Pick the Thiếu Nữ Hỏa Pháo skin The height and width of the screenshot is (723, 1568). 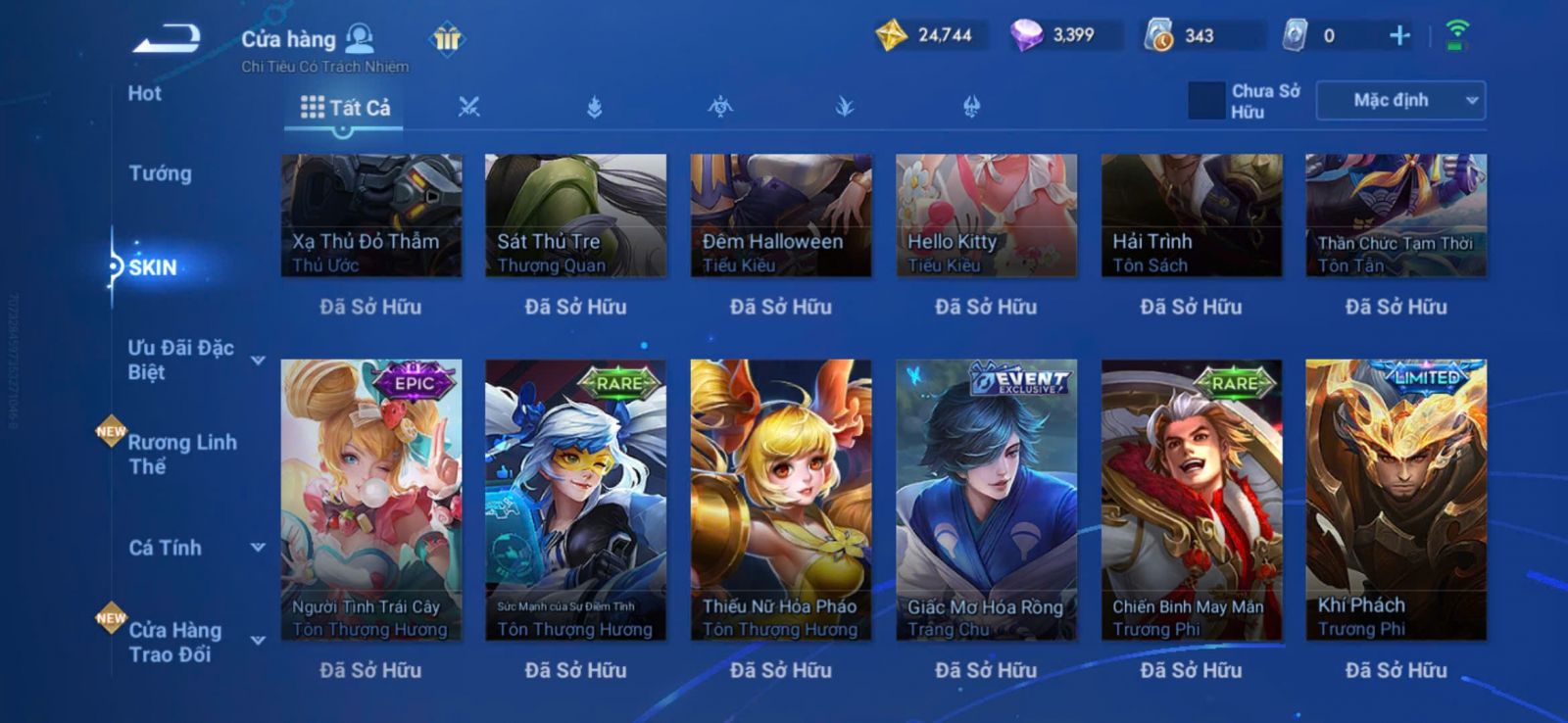[780, 500]
